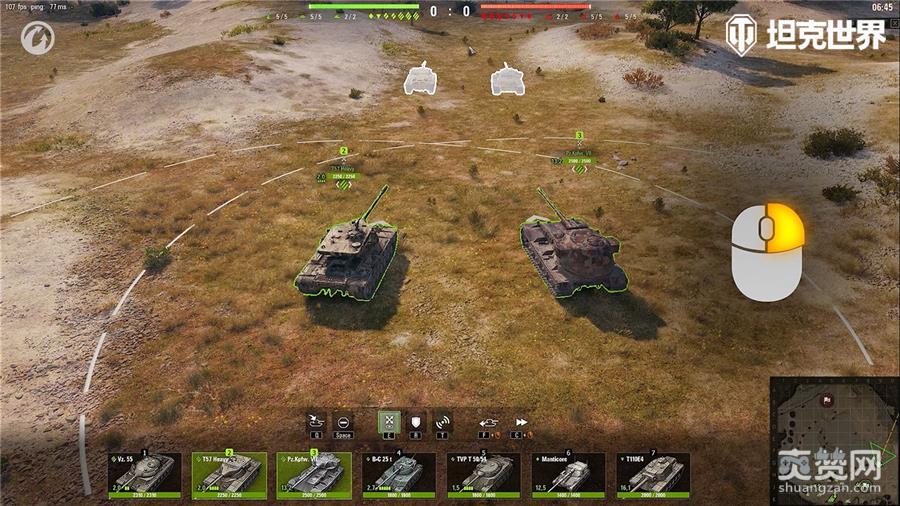Select the Pz.Kpfw. VII tank card
Viewport: 900px width, 506px height.
click(x=314, y=474)
